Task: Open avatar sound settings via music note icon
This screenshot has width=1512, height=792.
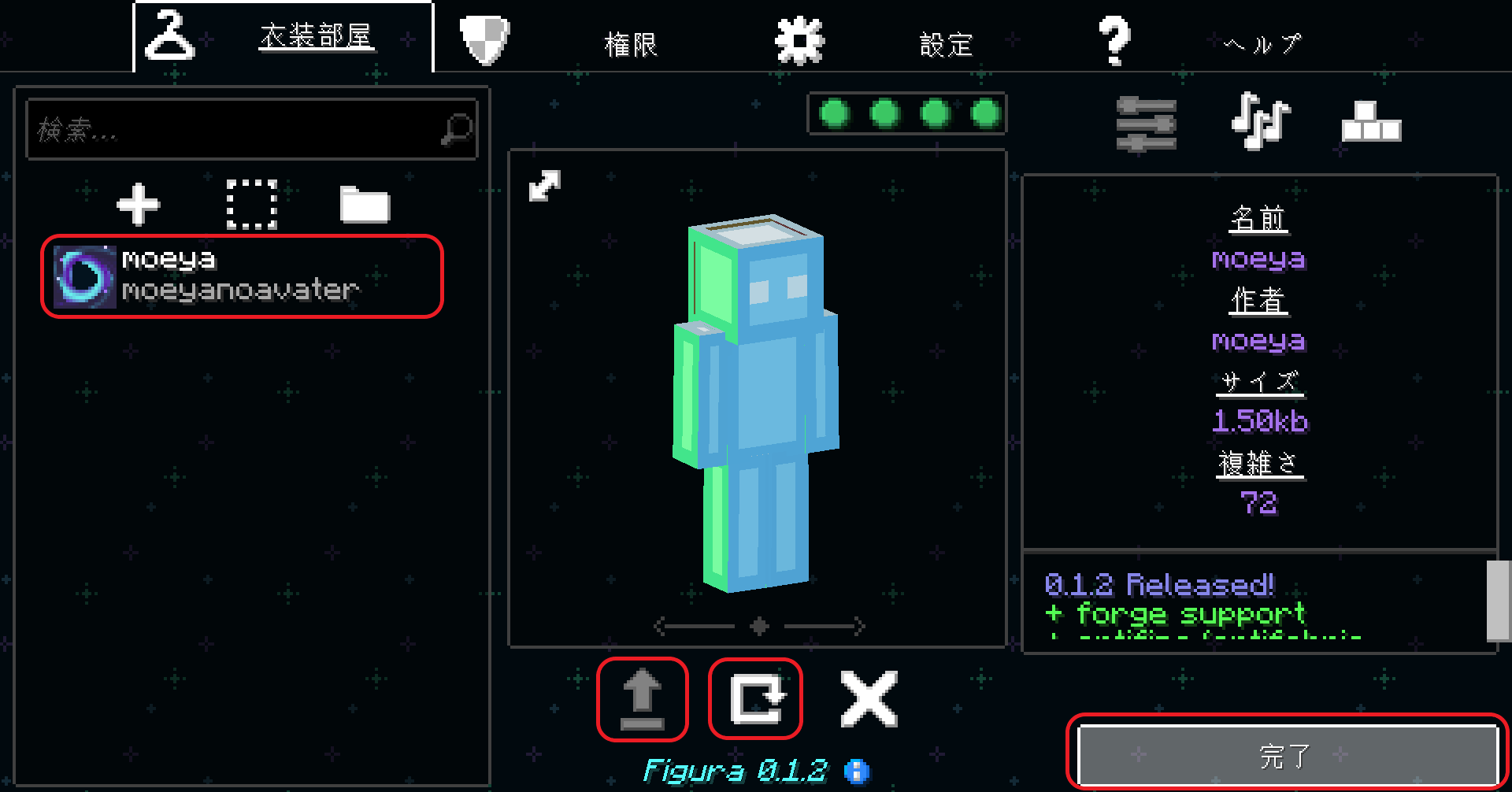Action: pyautogui.click(x=1258, y=122)
